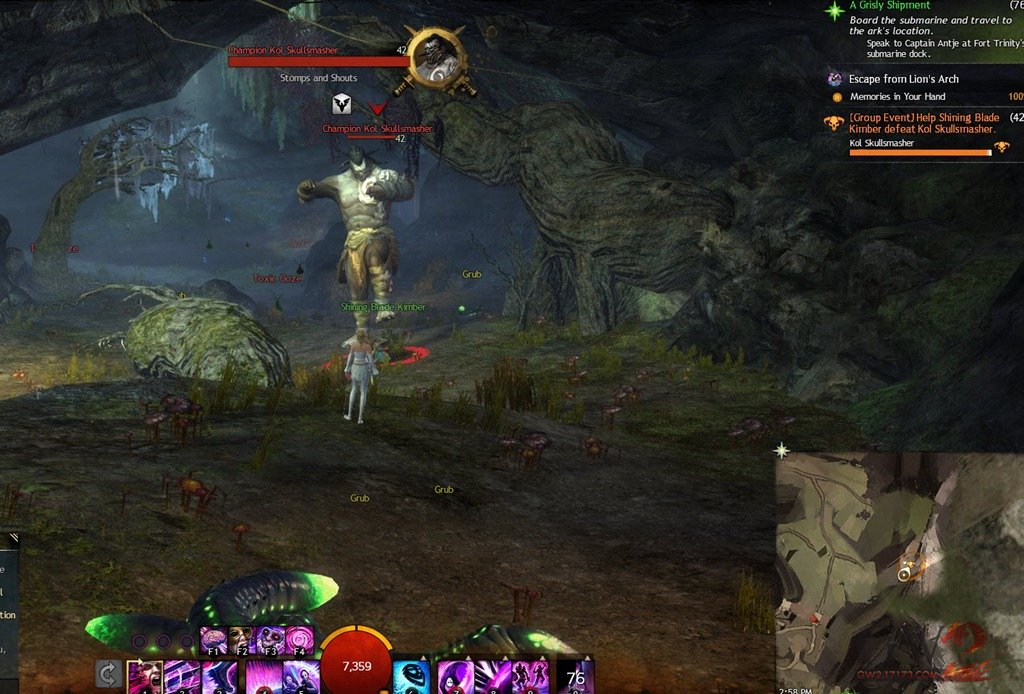Click Champion Kol Skullsmasher's target portrait
This screenshot has height=694, width=1024.
437,58
